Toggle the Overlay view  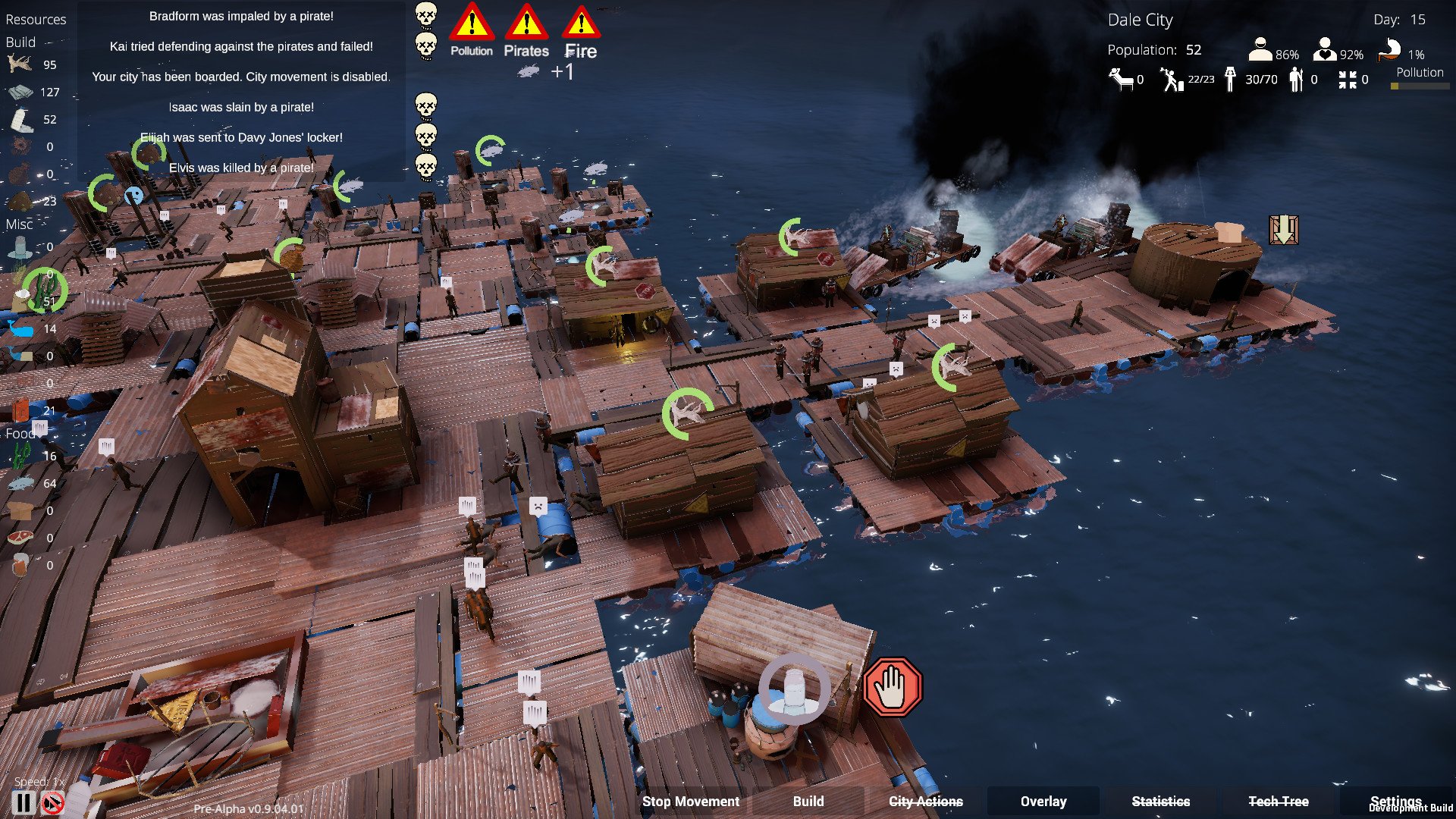(x=1043, y=801)
